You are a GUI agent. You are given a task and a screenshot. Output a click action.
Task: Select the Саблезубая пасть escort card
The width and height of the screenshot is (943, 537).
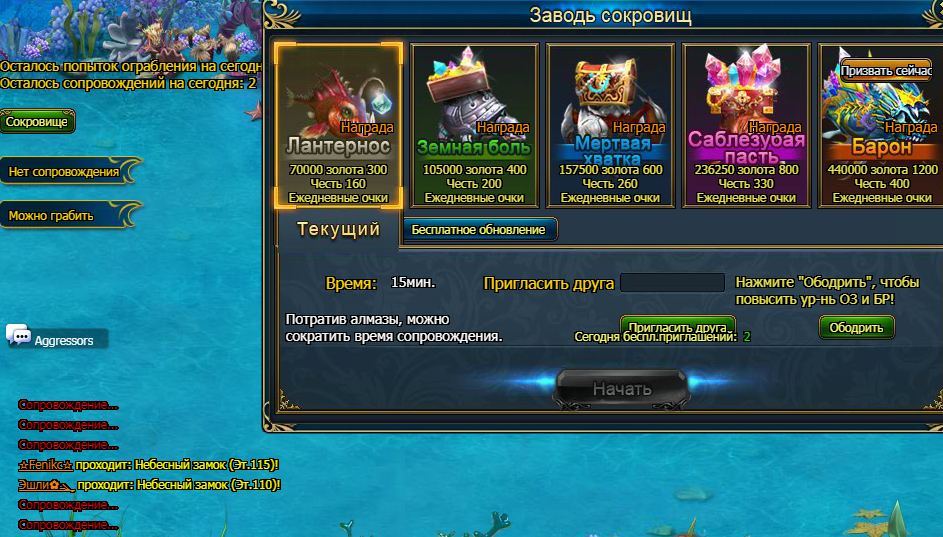[x=746, y=125]
